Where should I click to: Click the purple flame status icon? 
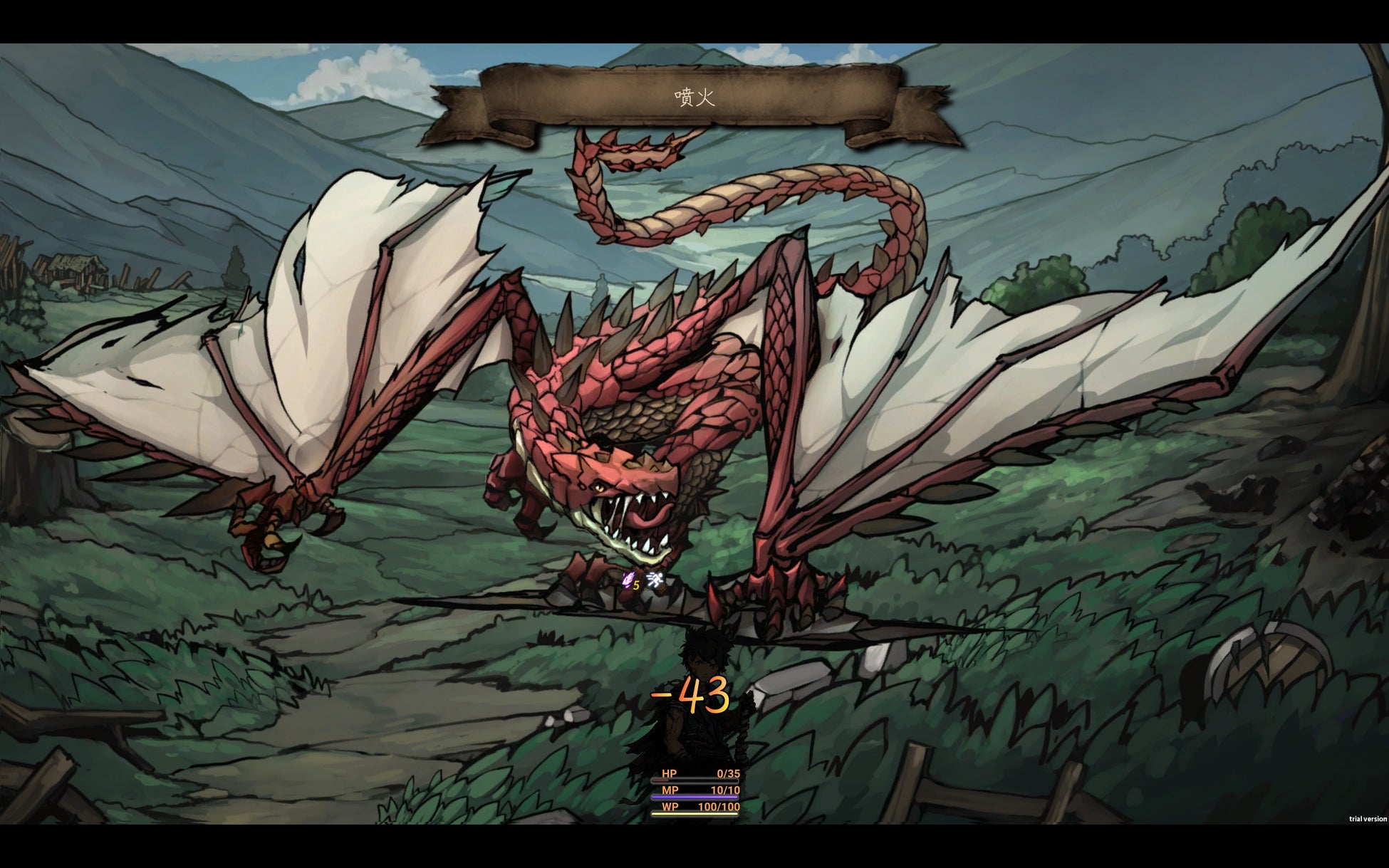[628, 580]
